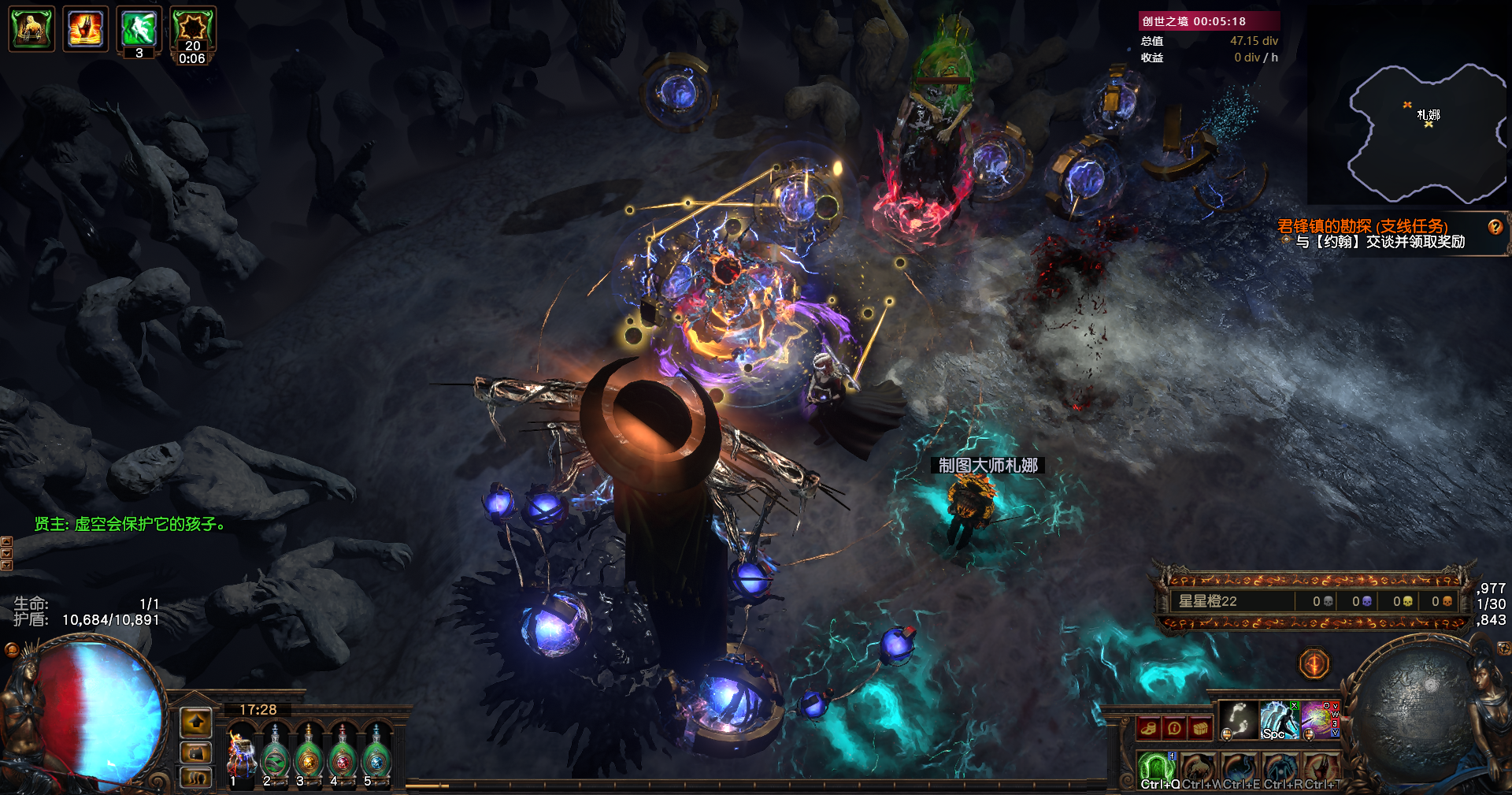Open the treasure chest button
The height and width of the screenshot is (795, 1512).
[1200, 728]
